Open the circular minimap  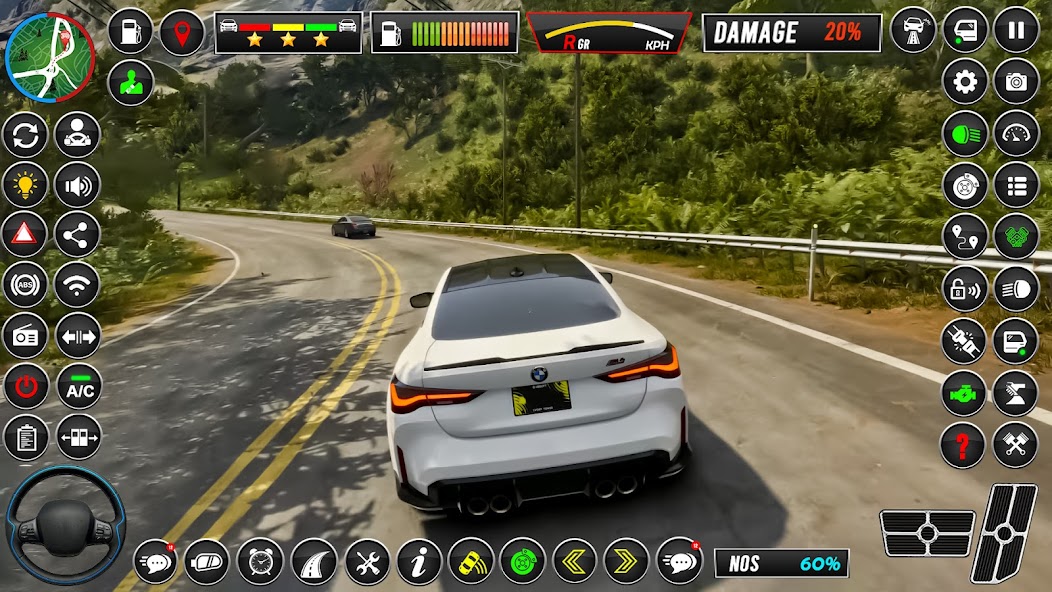(49, 57)
